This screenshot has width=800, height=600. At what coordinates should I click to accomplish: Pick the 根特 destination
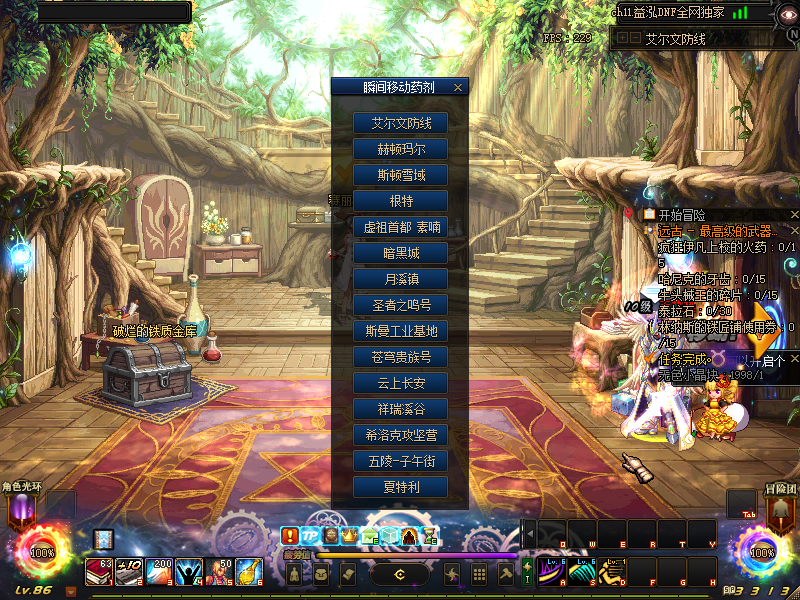(x=400, y=201)
